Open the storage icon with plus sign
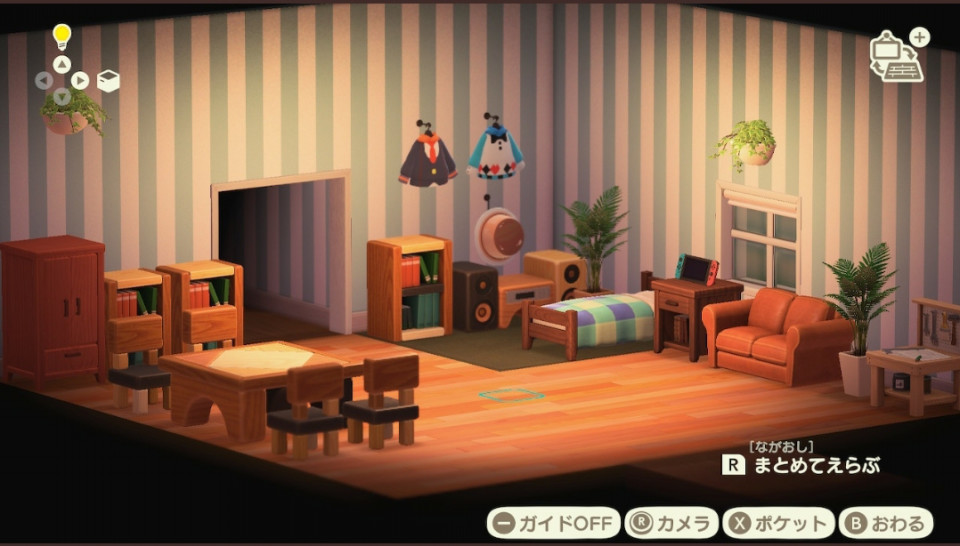 tap(898, 57)
